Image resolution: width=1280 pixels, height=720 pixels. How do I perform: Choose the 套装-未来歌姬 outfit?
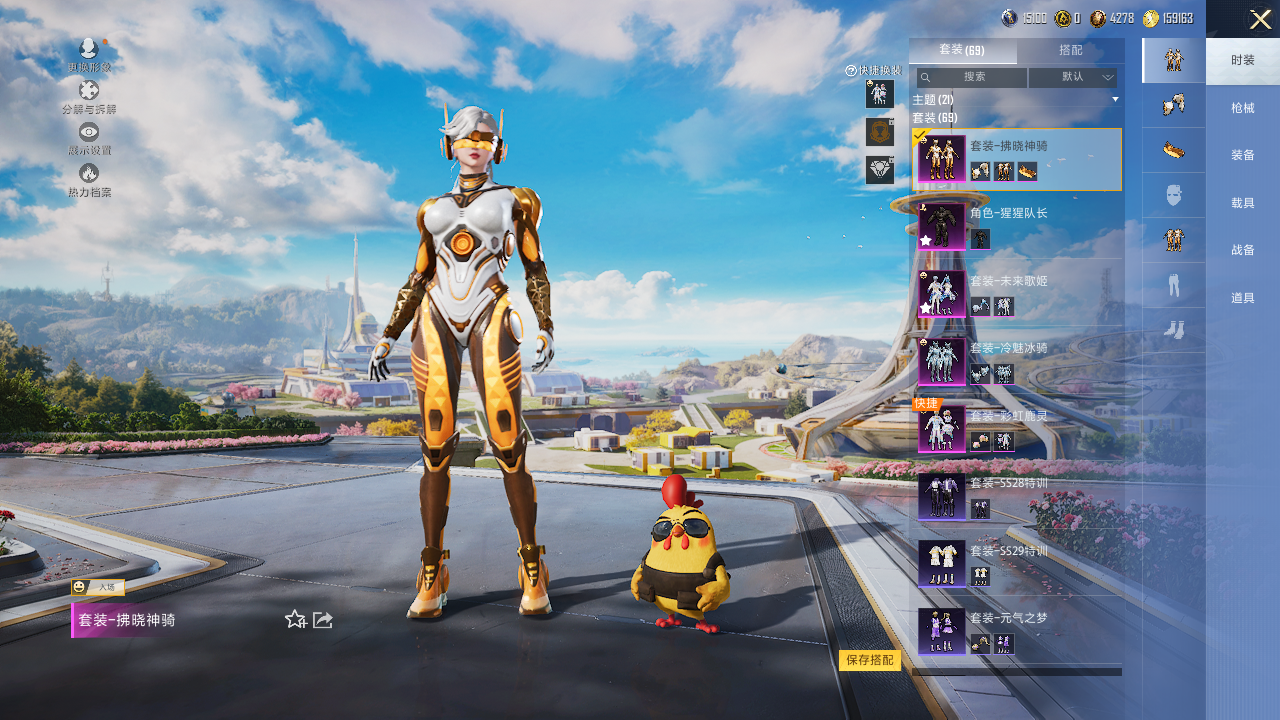[1016, 293]
